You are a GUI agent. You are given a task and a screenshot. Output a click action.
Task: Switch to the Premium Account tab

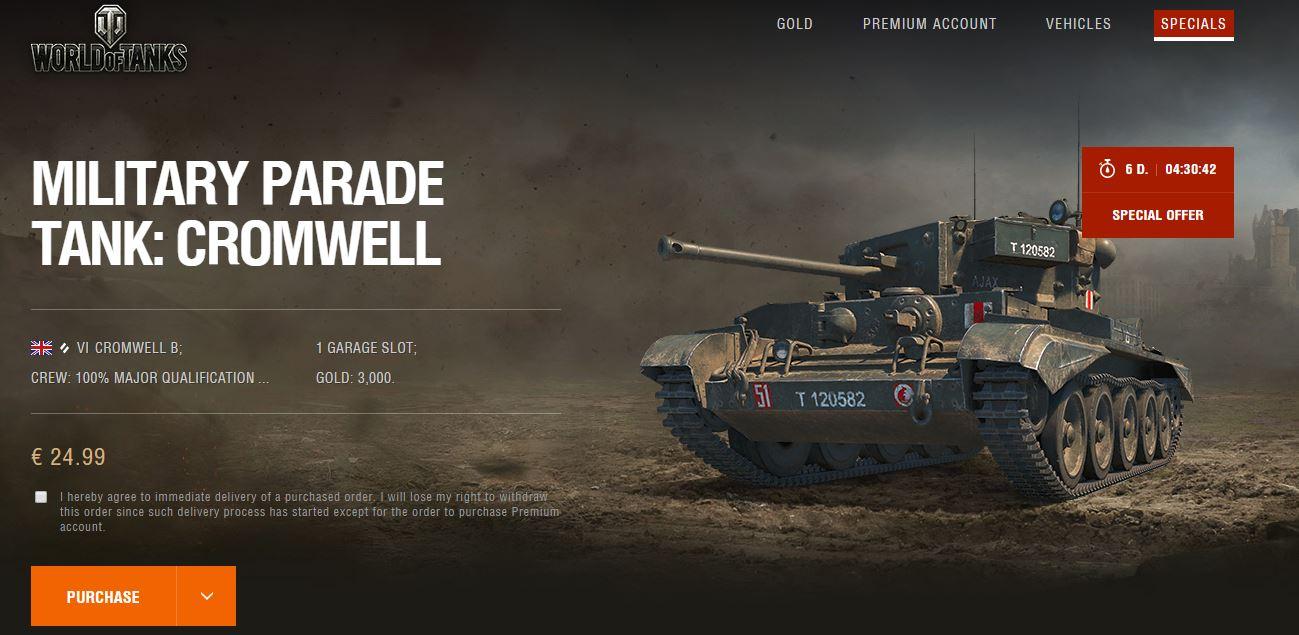click(929, 24)
